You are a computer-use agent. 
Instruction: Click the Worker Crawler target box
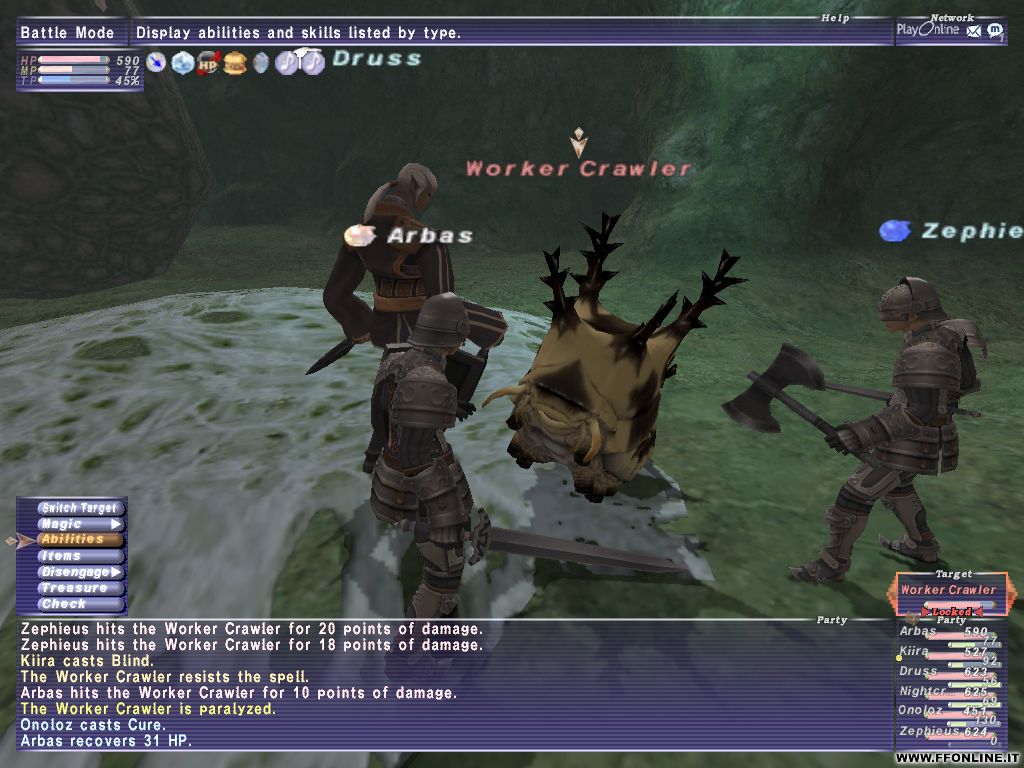coord(948,590)
